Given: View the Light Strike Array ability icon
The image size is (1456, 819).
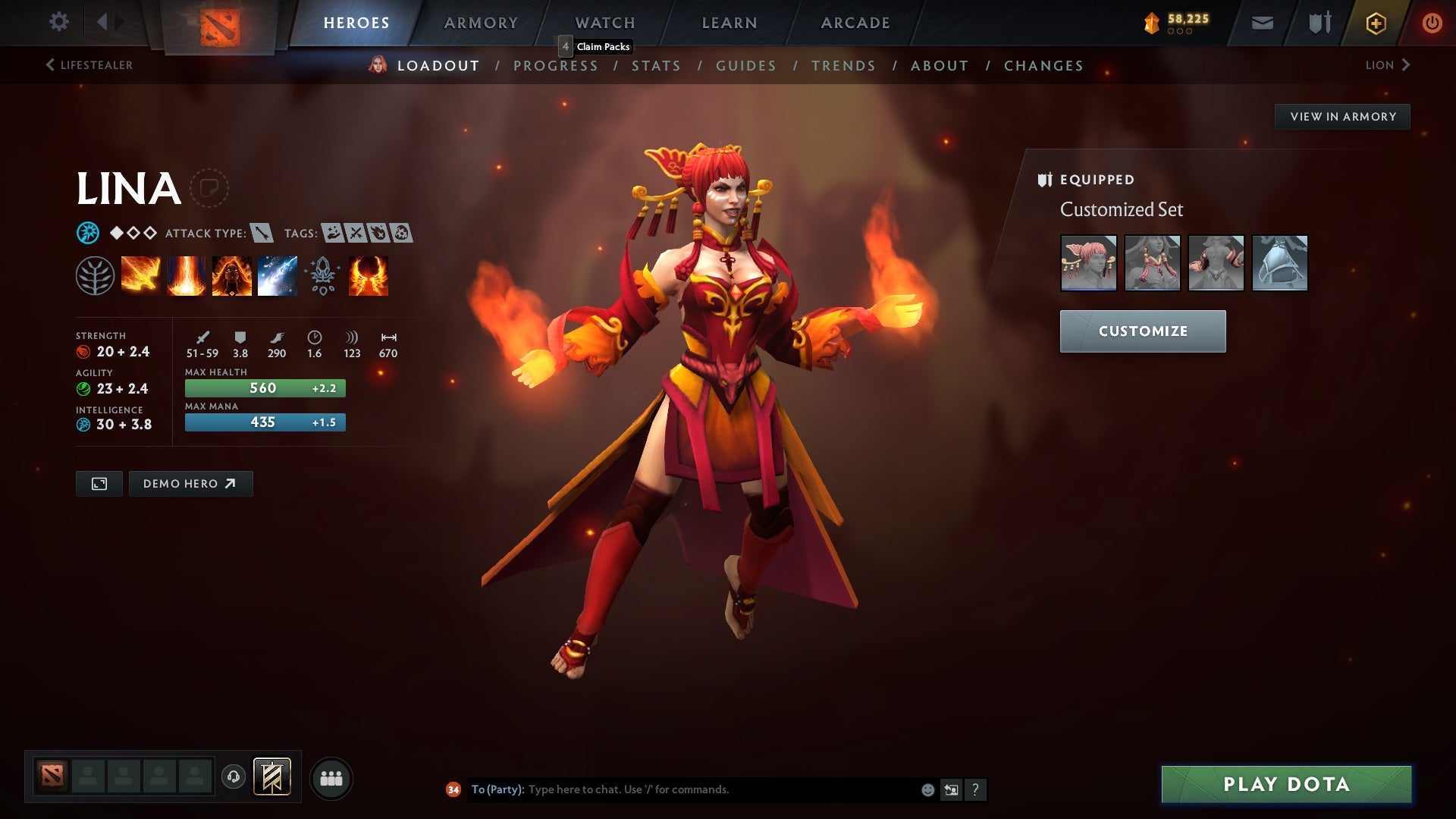Looking at the screenshot, I should coord(186,275).
